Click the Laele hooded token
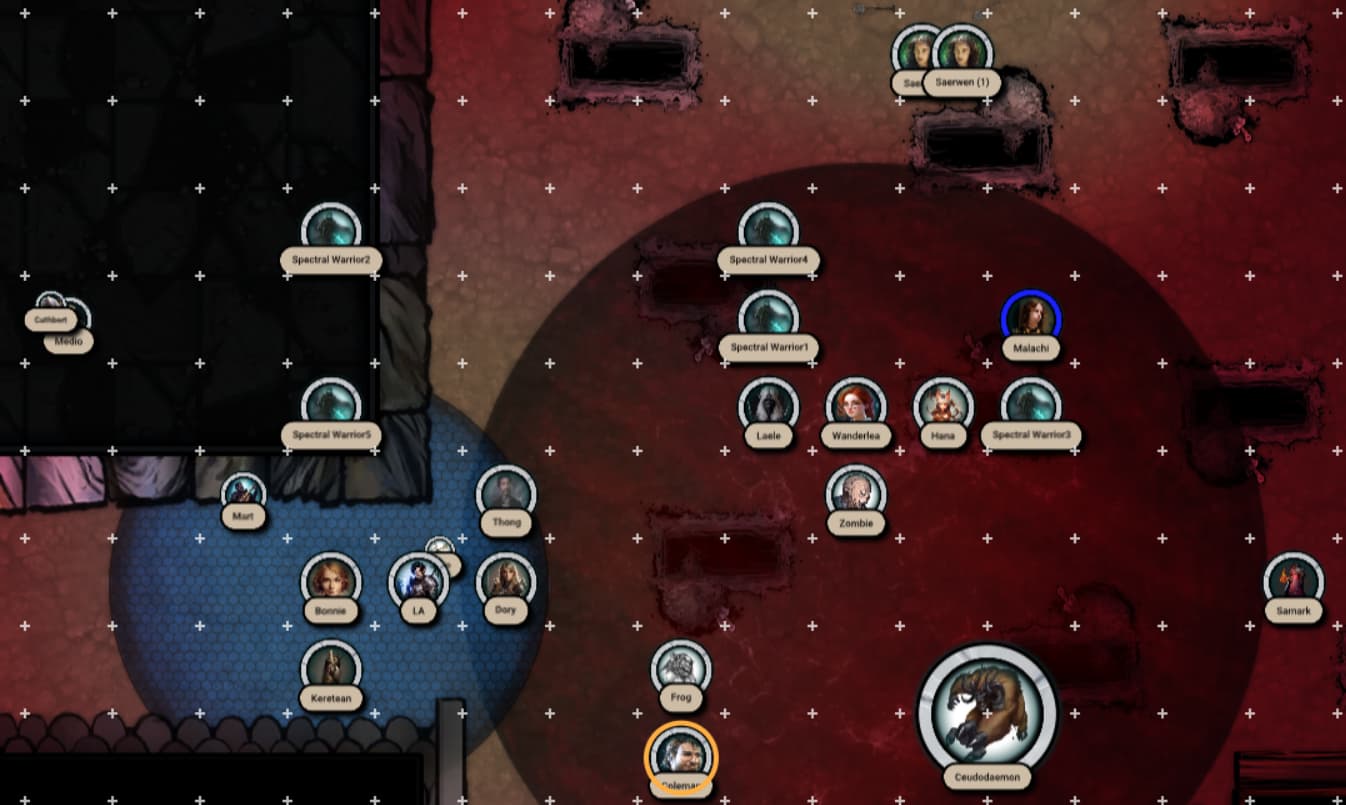 (768, 405)
